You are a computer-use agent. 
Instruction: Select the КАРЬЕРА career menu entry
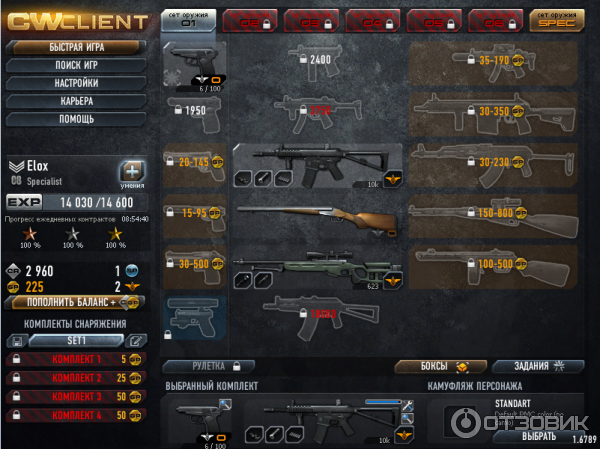[x=72, y=101]
